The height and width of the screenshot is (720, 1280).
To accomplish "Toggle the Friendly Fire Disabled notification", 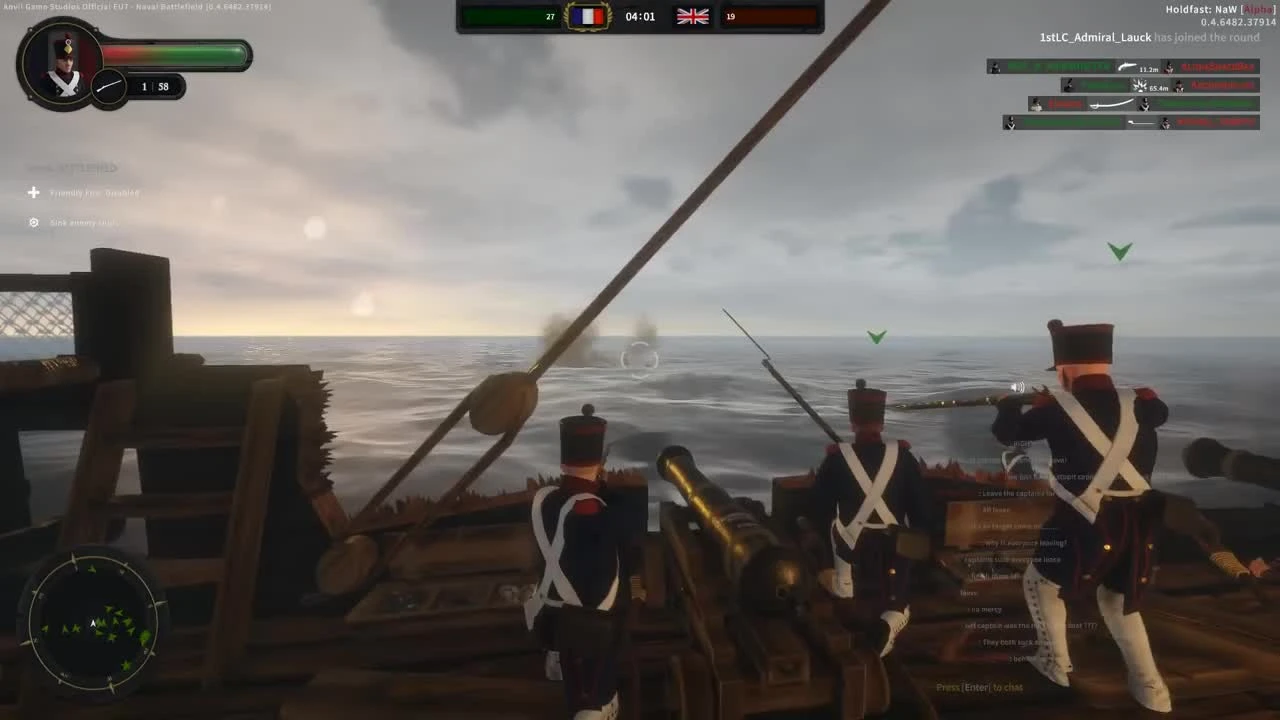I will pyautogui.click(x=93, y=192).
